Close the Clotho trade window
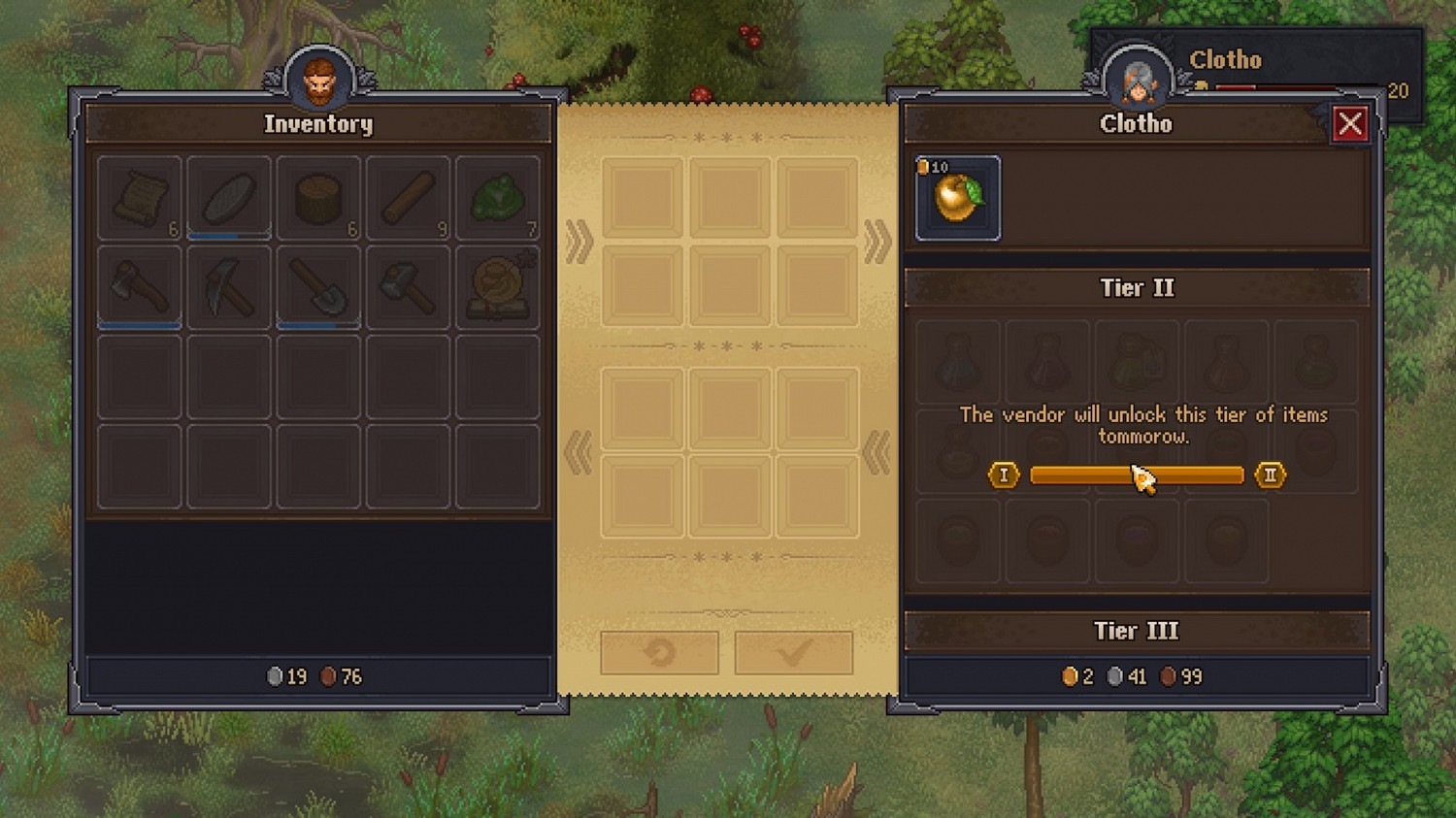The image size is (1456, 818). tap(1349, 124)
